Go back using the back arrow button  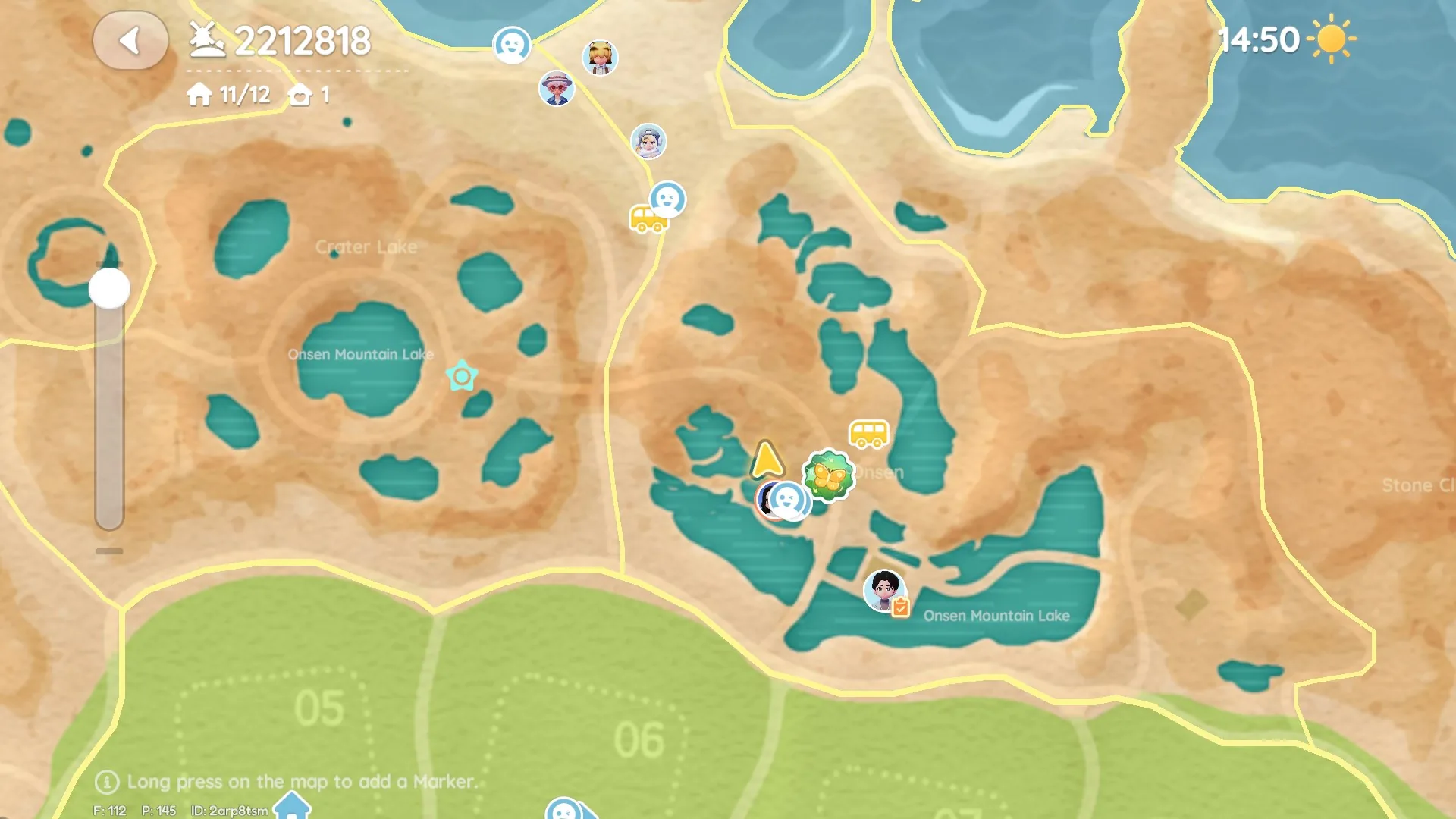tap(130, 41)
